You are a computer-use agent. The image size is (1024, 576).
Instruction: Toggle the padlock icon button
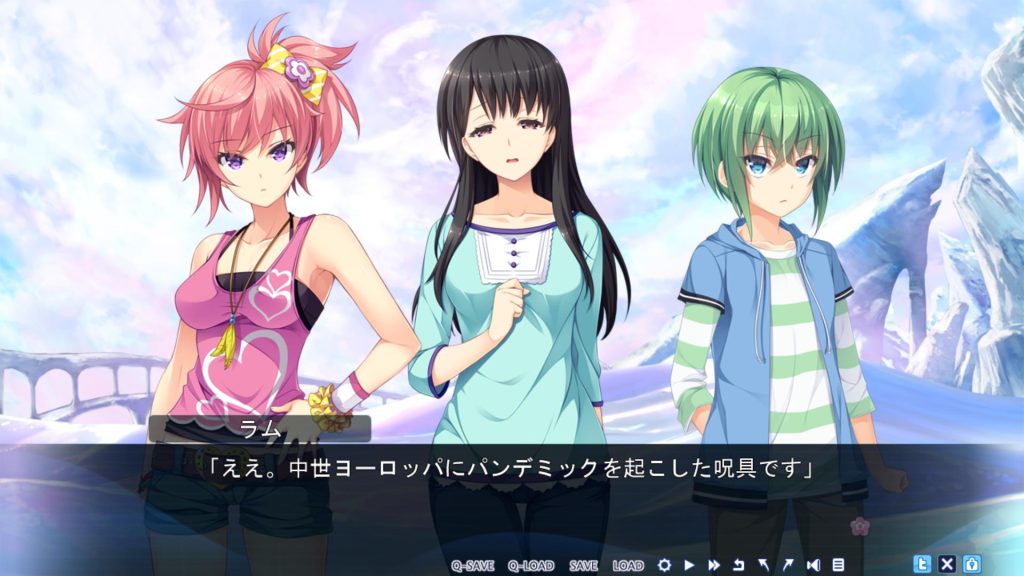click(971, 563)
